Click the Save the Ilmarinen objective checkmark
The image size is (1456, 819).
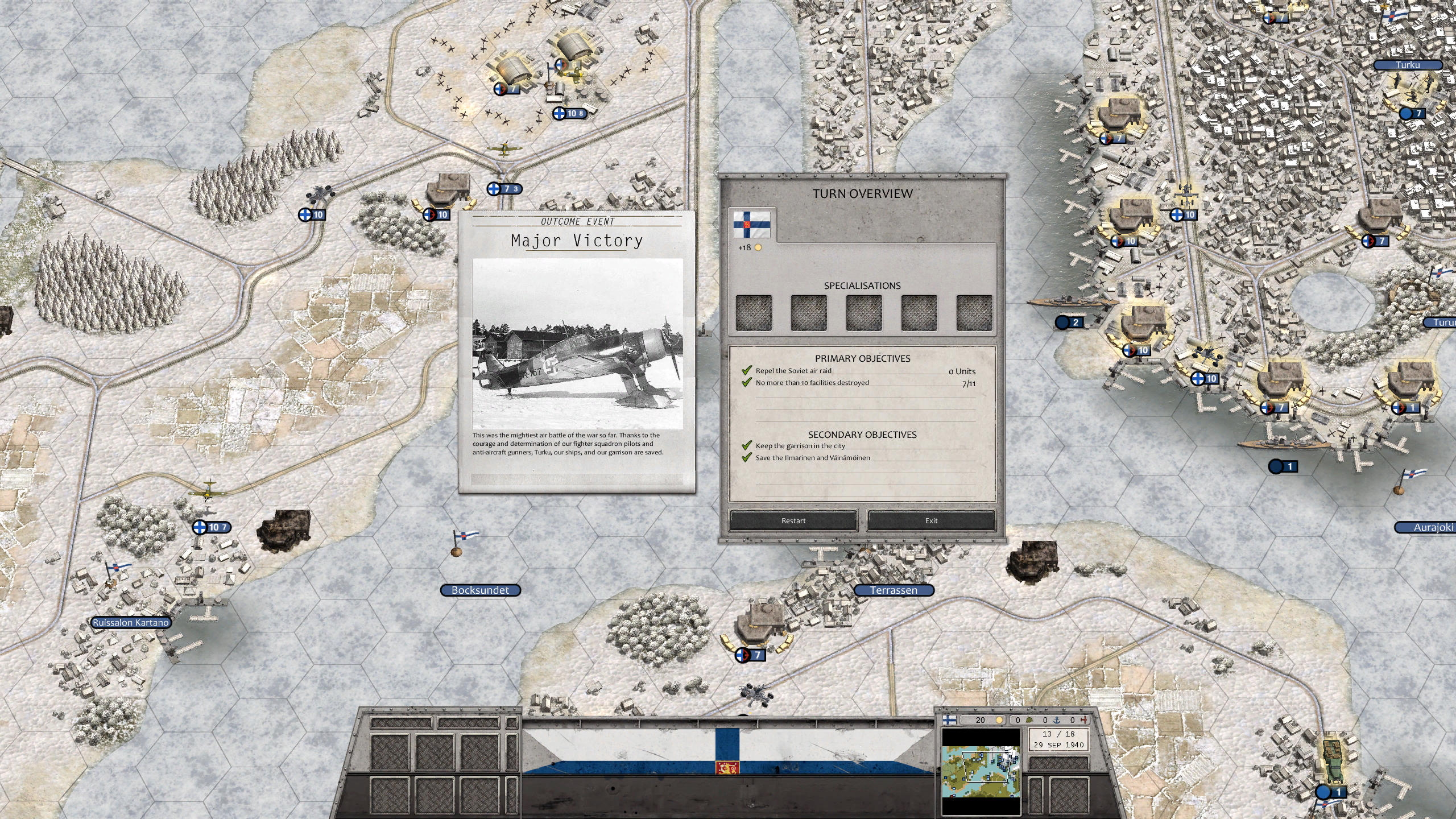746,457
